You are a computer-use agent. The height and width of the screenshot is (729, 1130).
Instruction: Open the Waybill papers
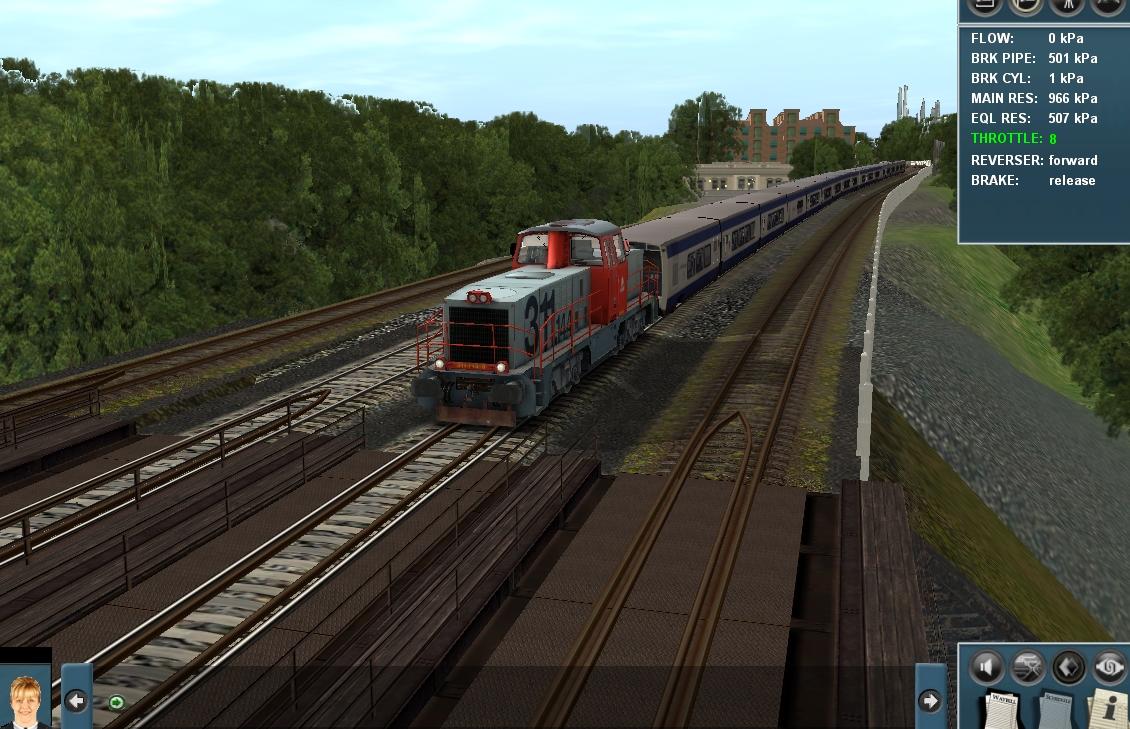pyautogui.click(x=1003, y=709)
